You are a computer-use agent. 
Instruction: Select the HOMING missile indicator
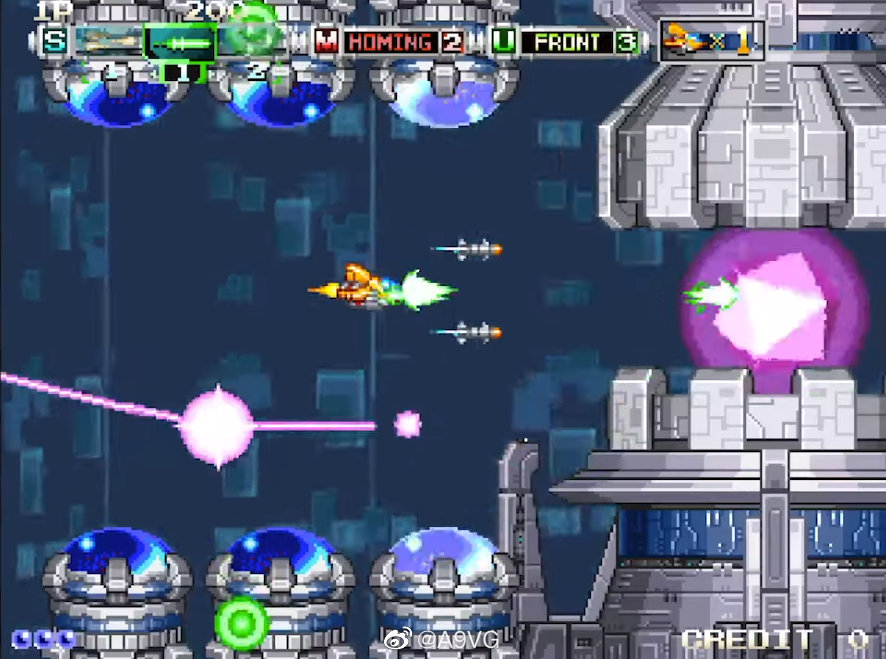coord(390,42)
